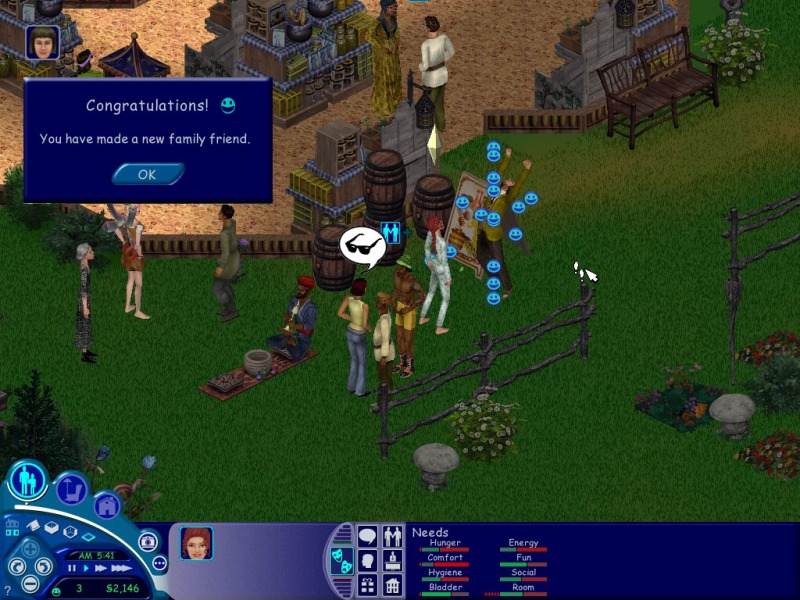The width and height of the screenshot is (800, 600).
Task: Click the red-haired sim portrait in panel
Action: (197, 543)
